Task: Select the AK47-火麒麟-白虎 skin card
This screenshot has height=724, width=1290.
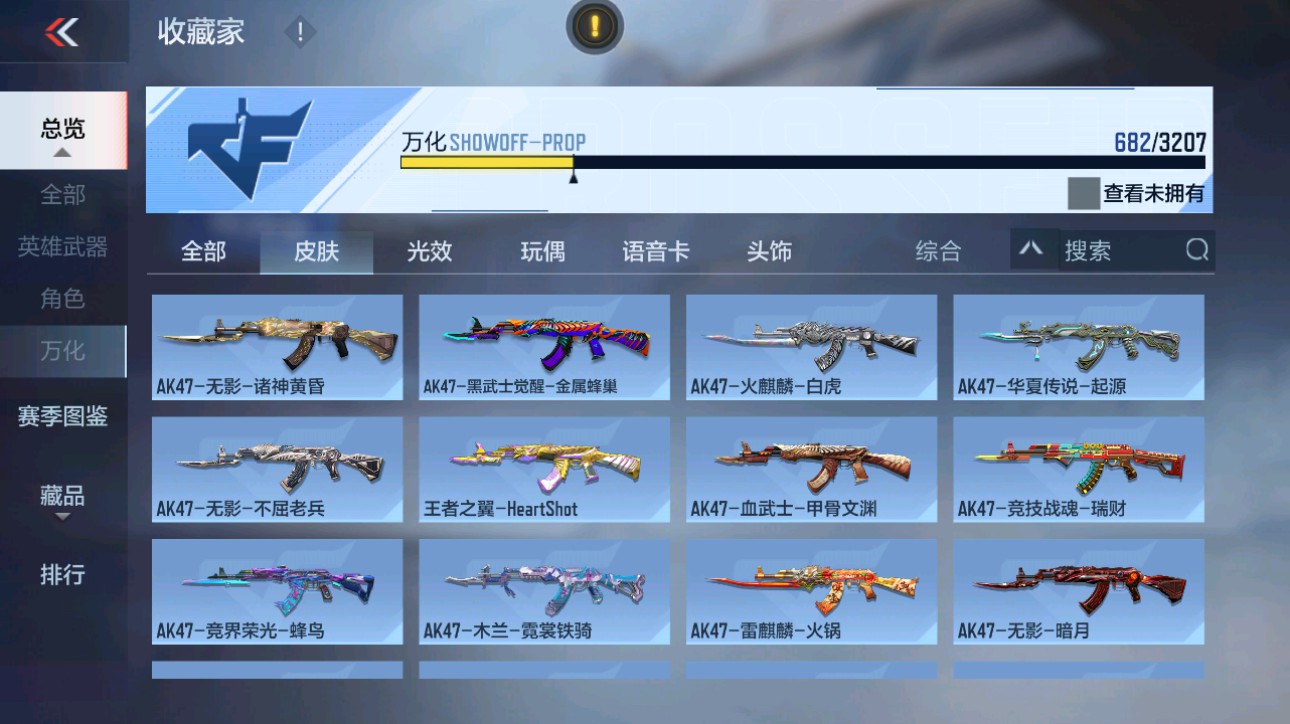Action: tap(811, 345)
